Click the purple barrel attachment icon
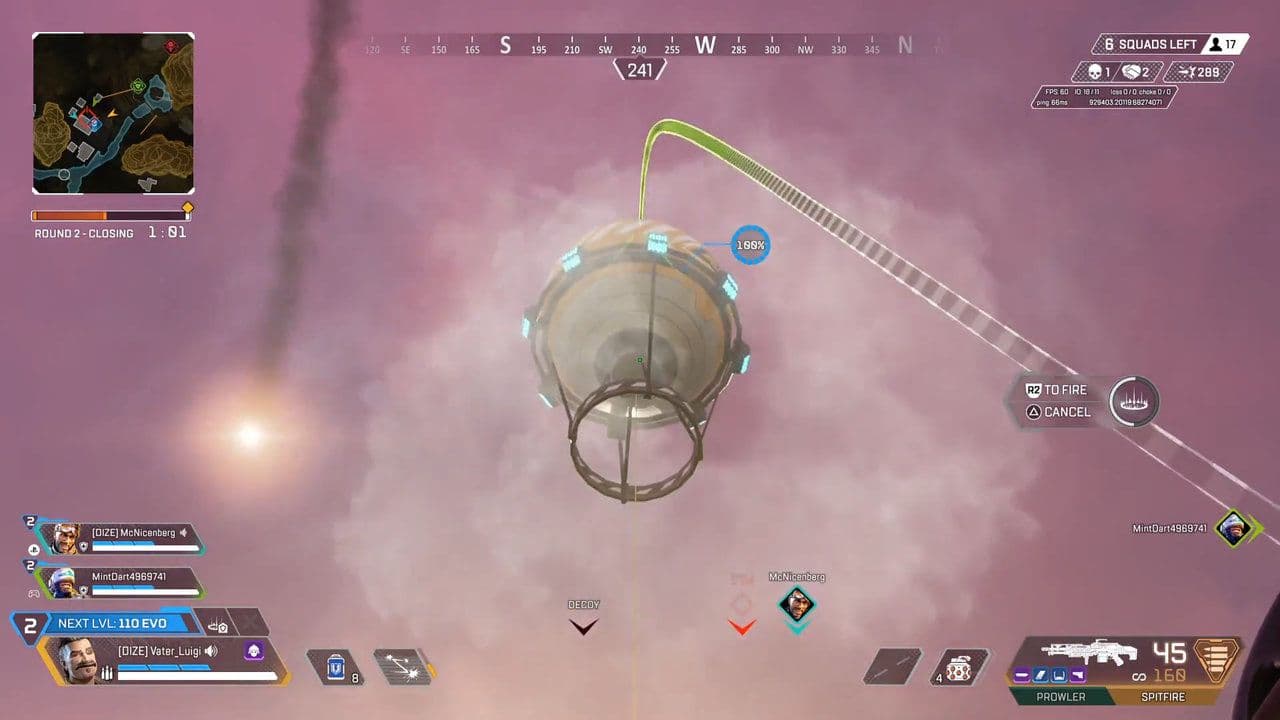The height and width of the screenshot is (720, 1280). coord(1021,676)
